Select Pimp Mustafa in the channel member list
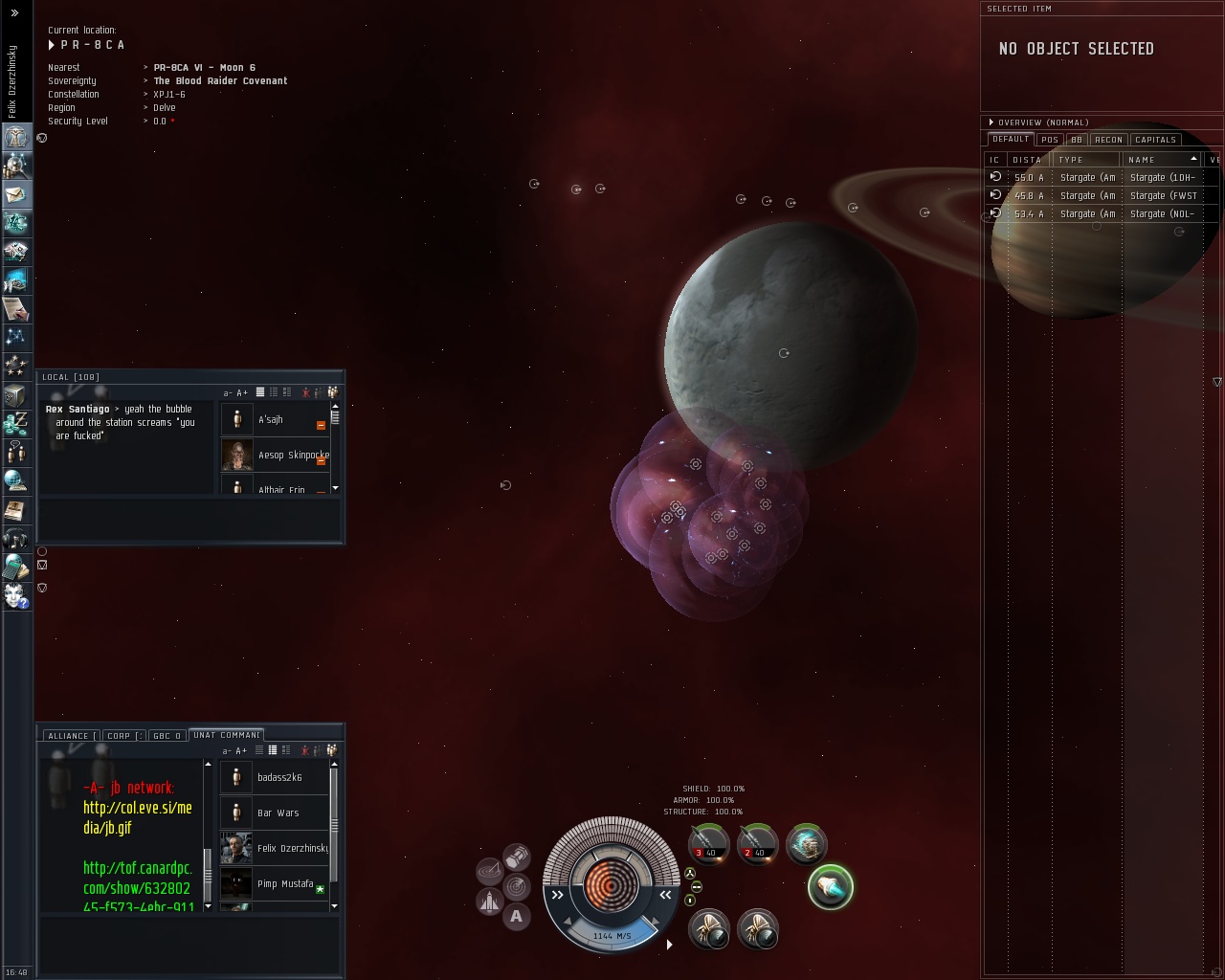This screenshot has height=980, width=1225. coord(284,883)
